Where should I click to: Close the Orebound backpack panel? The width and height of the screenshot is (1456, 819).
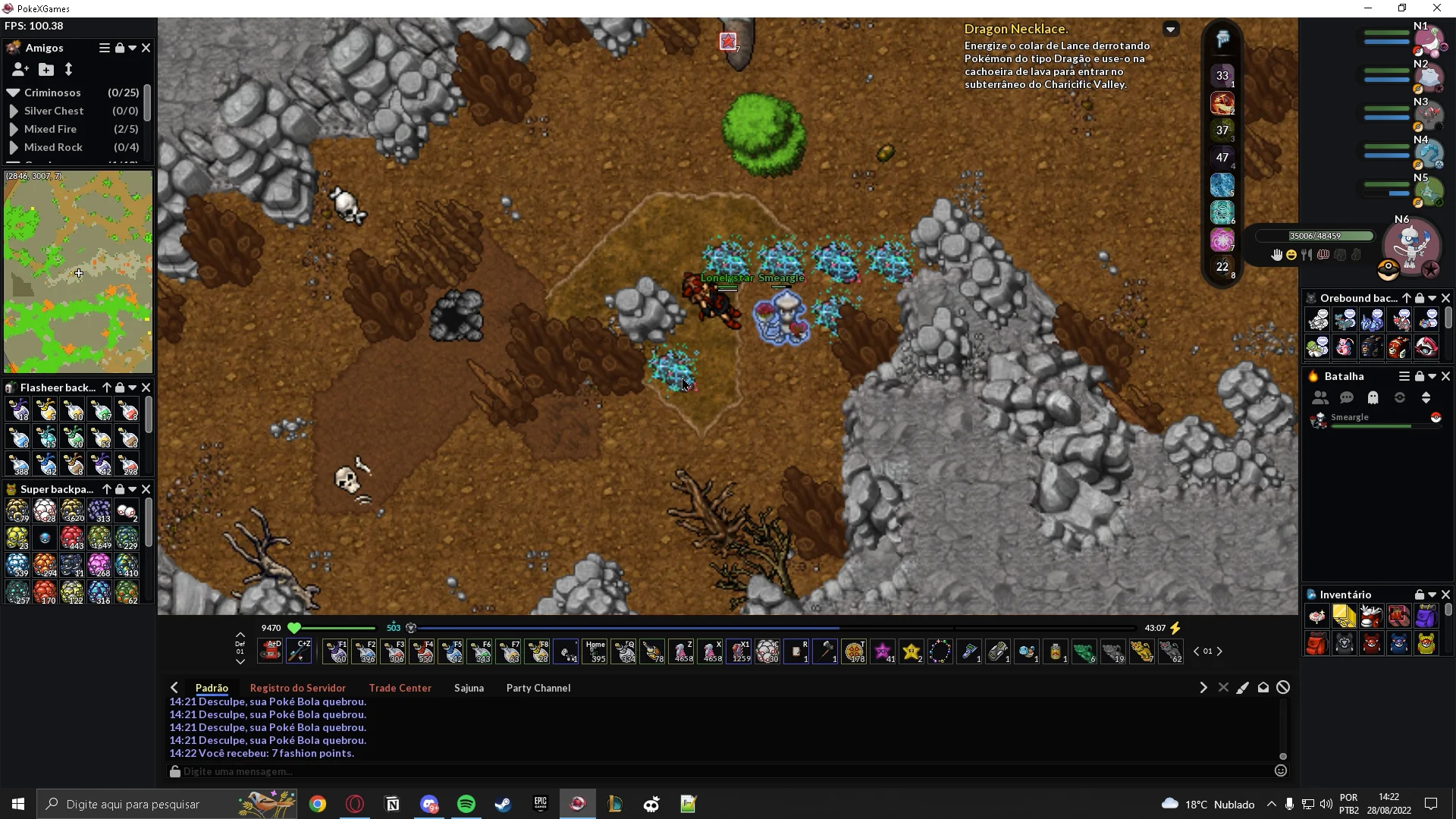(1445, 298)
